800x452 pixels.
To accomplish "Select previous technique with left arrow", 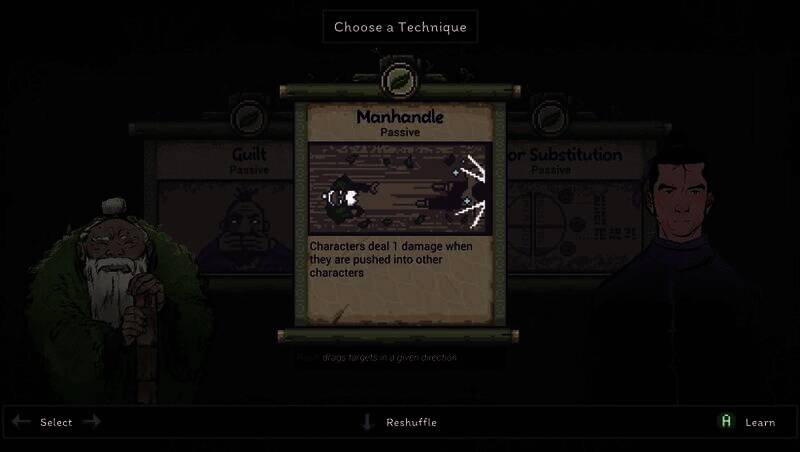I will pyautogui.click(x=21, y=422).
